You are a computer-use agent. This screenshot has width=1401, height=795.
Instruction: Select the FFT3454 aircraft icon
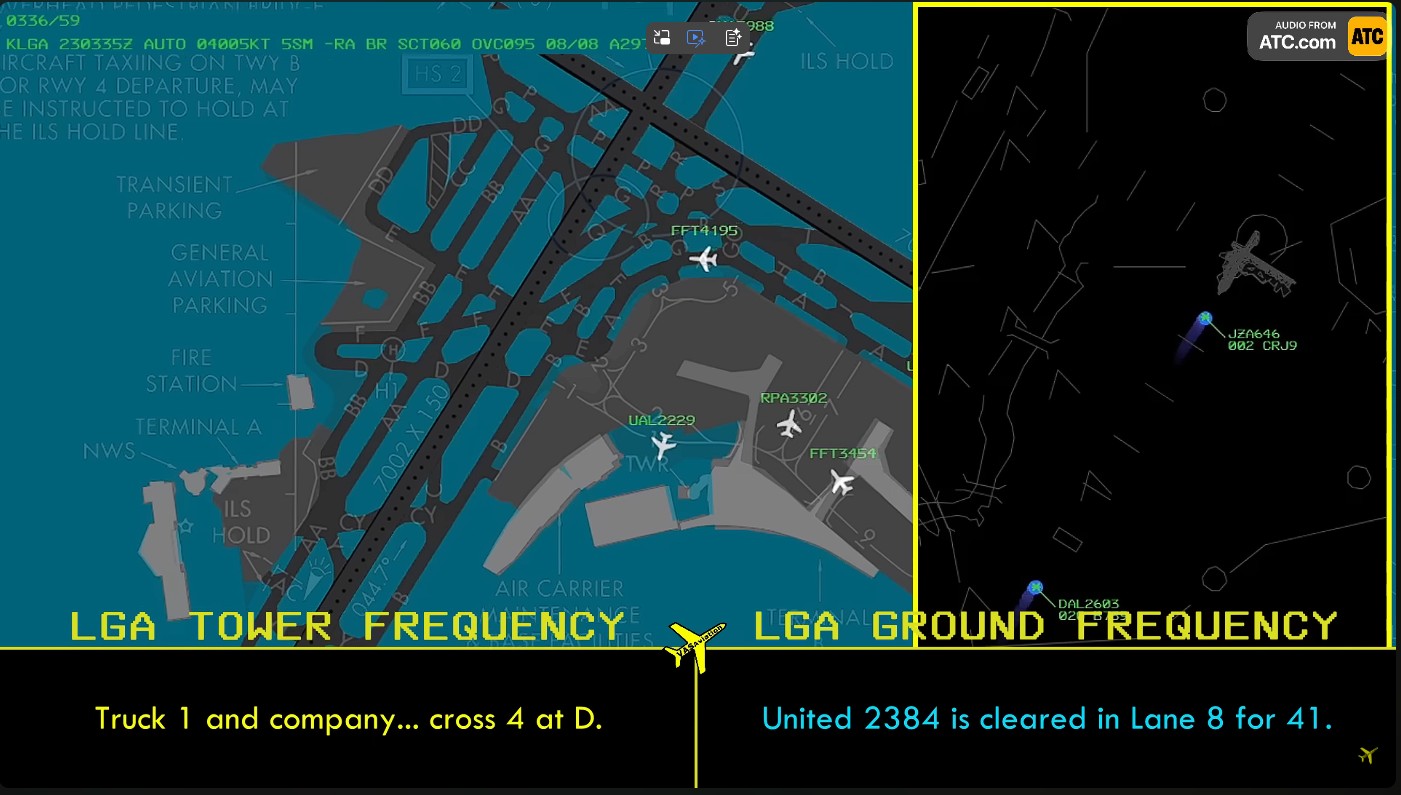point(841,484)
